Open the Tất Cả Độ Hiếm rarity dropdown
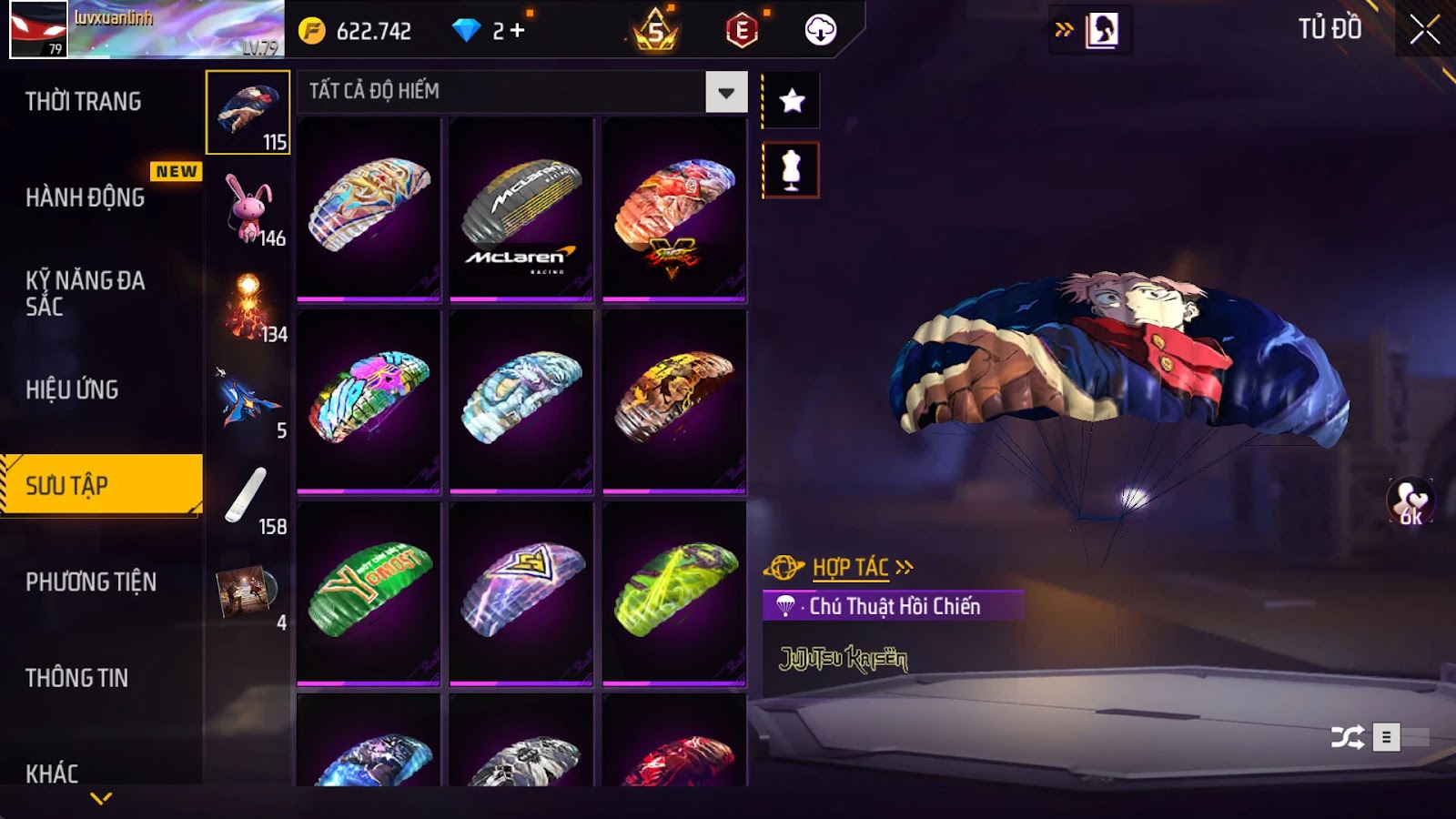1456x819 pixels. (725, 92)
